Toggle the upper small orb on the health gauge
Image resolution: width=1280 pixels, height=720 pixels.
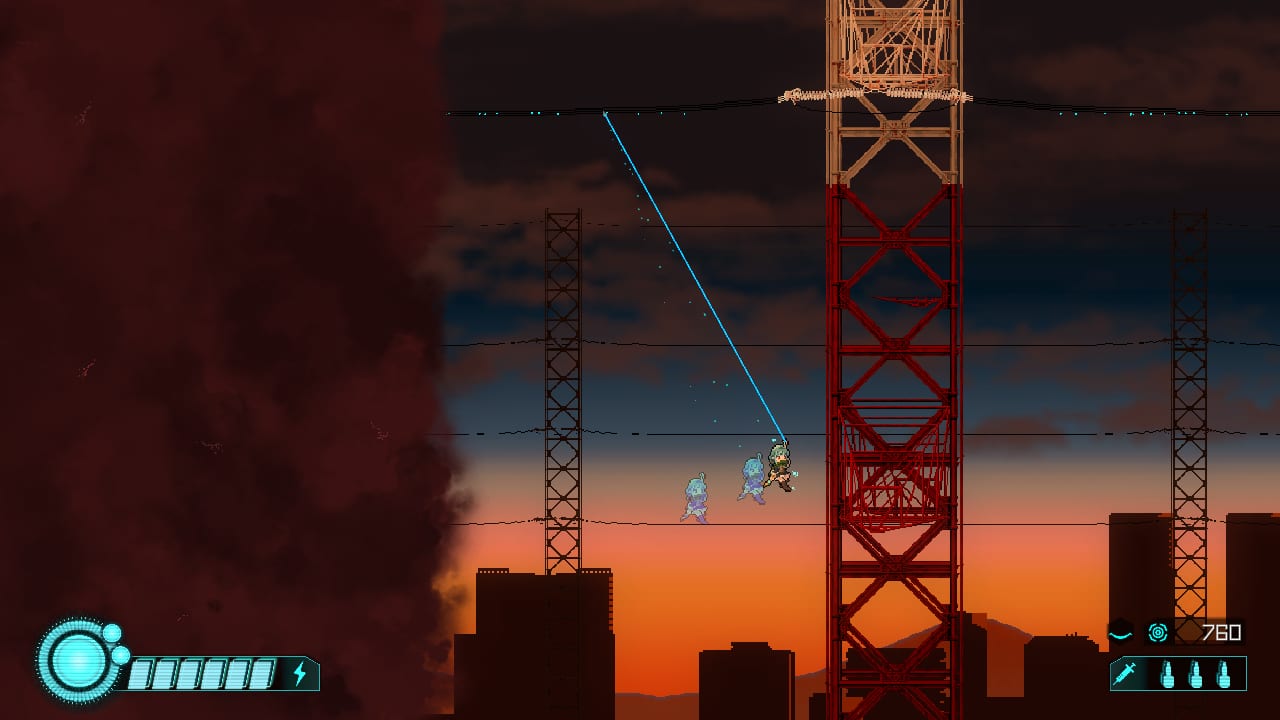tap(112, 635)
